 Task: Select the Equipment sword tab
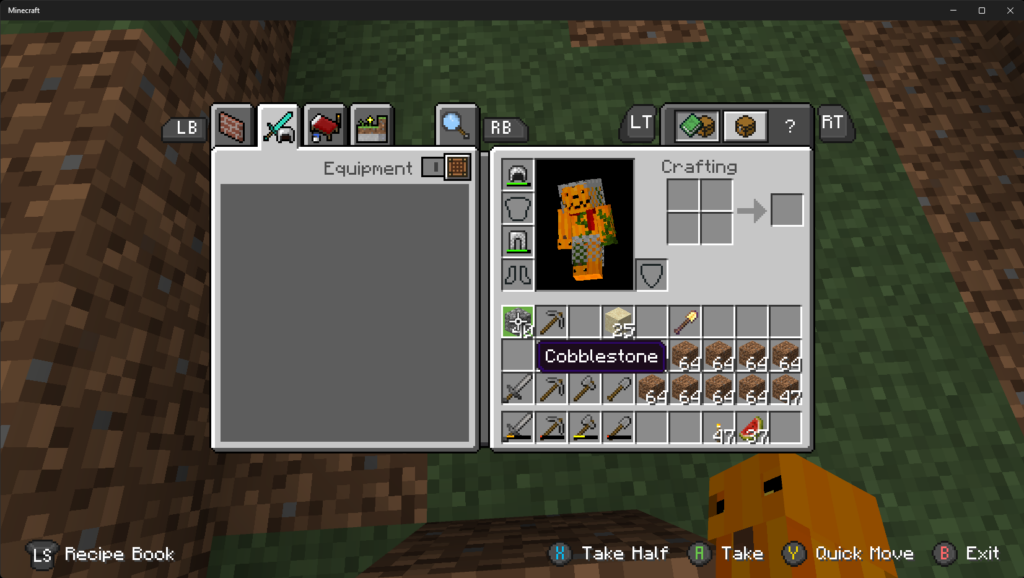(x=278, y=127)
